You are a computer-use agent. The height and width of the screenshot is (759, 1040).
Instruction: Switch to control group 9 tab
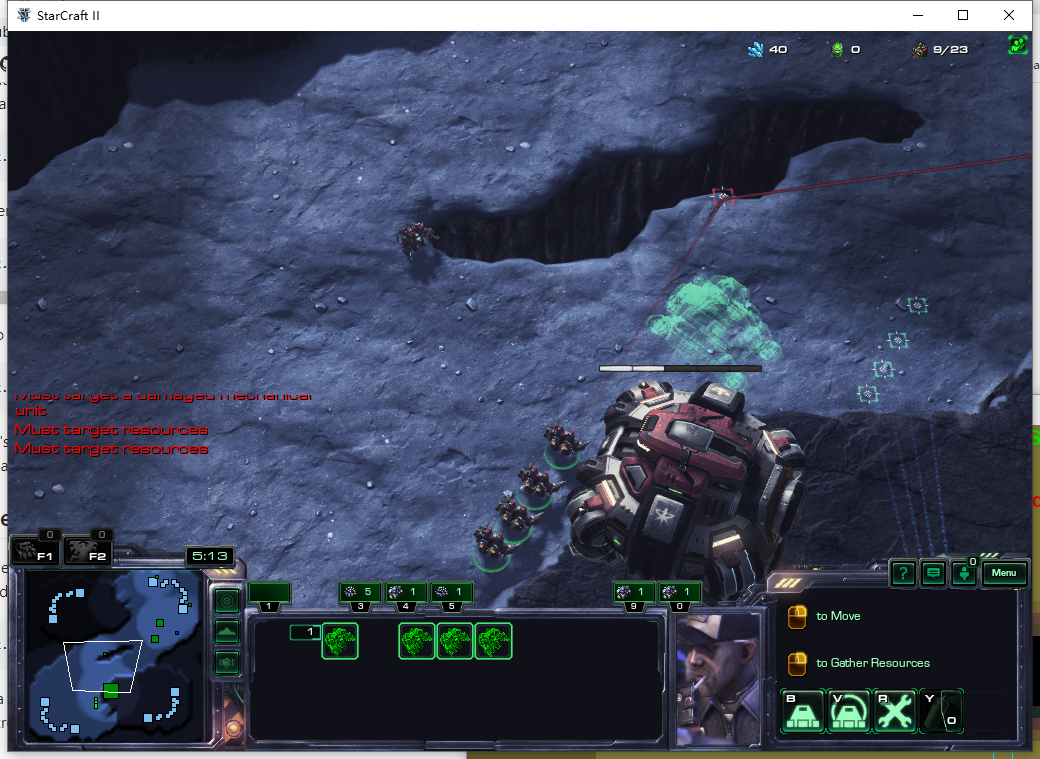click(634, 593)
